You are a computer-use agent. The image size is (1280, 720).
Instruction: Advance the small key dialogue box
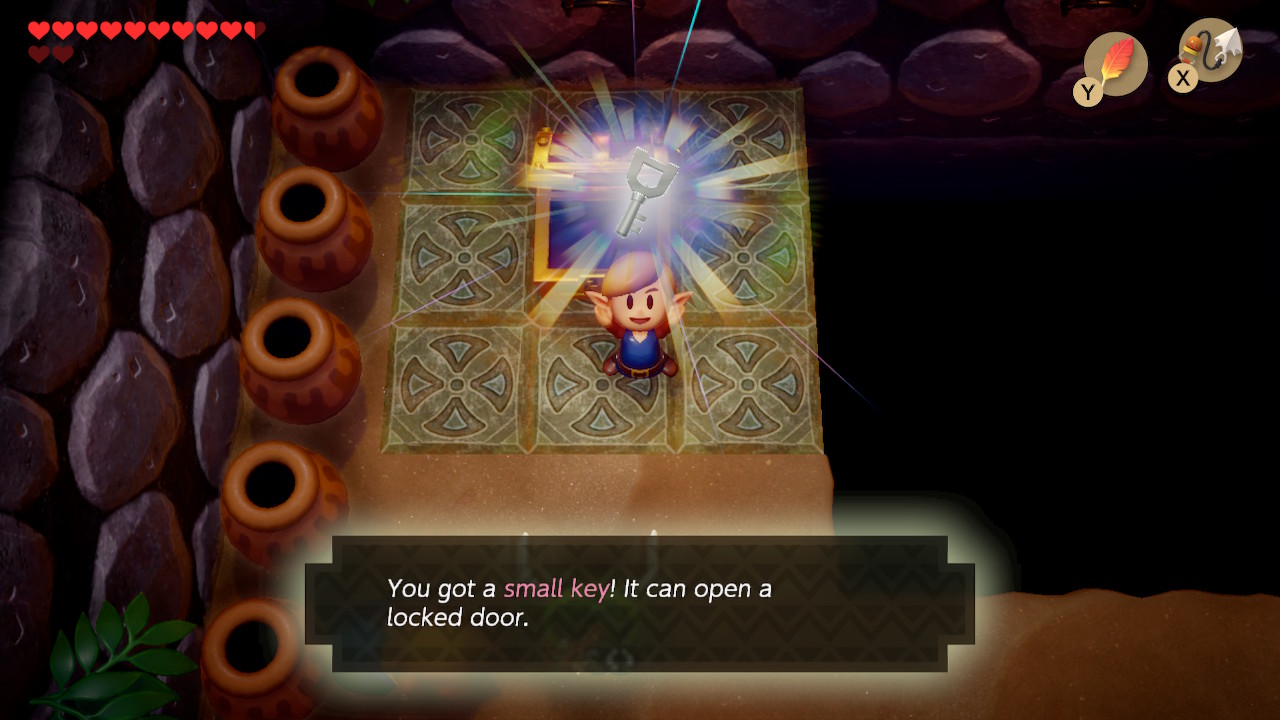click(x=640, y=603)
